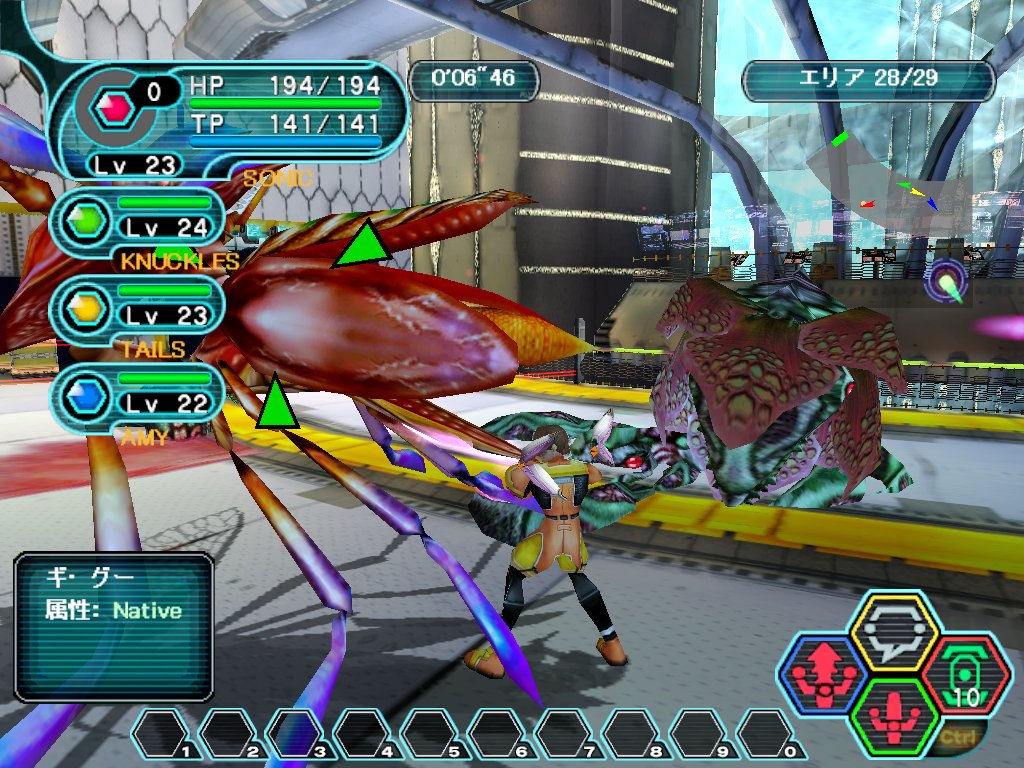Viewport: 1024px width, 768px height.
Task: Choose party member TAILS's status panel
Action: 137,309
